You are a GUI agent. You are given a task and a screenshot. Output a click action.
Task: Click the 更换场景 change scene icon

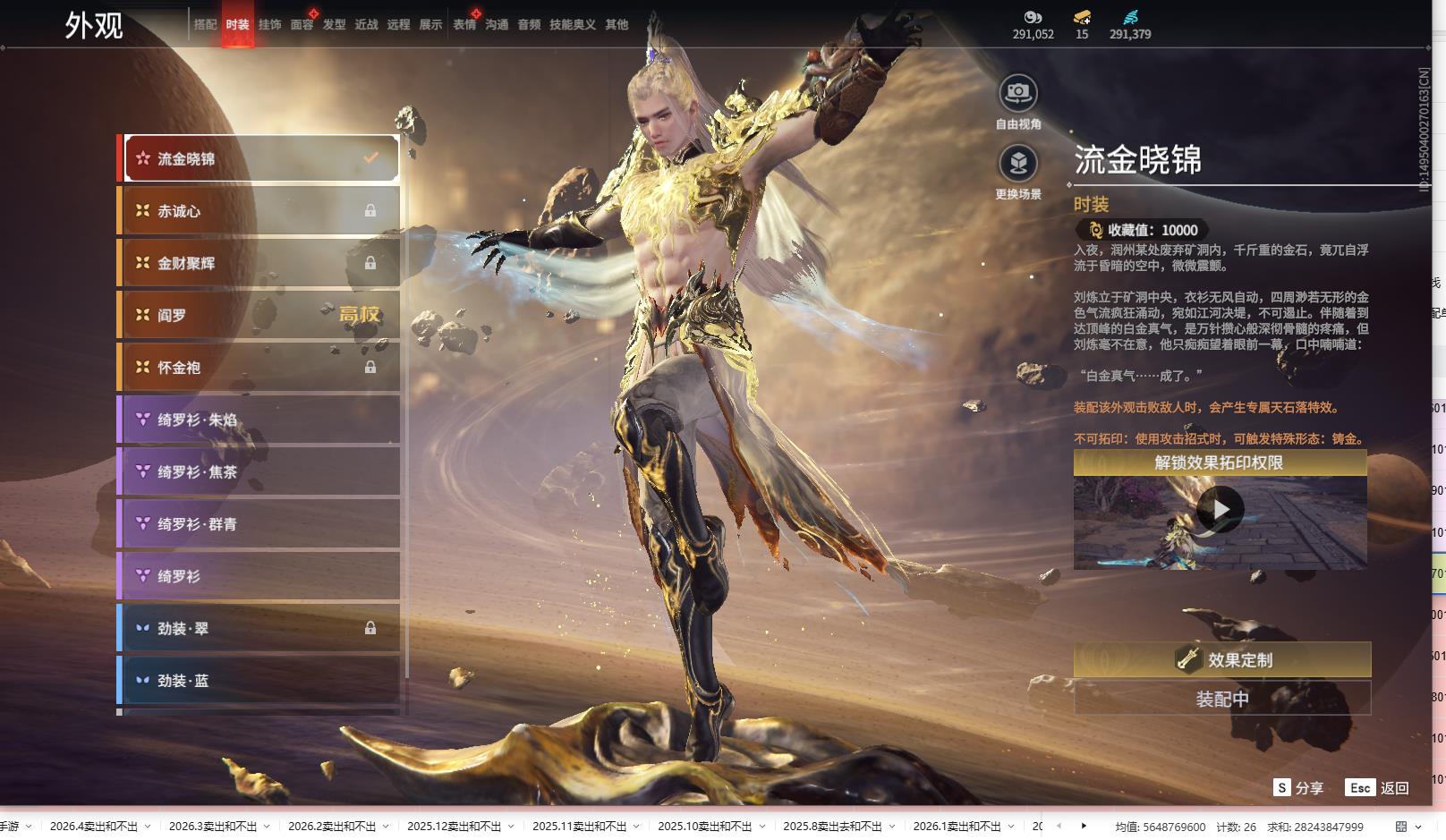click(x=1017, y=164)
